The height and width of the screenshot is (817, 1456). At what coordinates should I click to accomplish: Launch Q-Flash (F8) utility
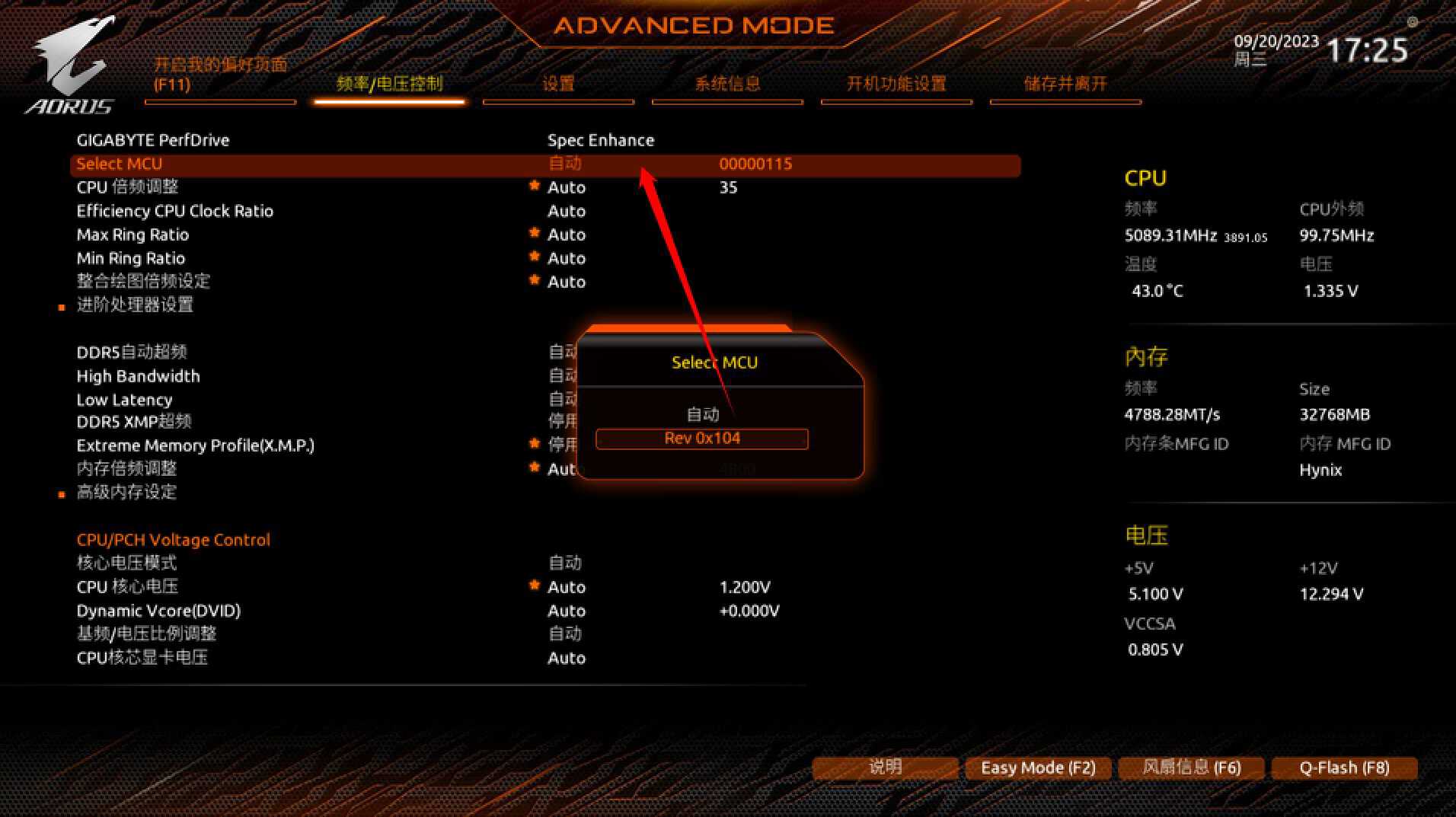[x=1344, y=768]
